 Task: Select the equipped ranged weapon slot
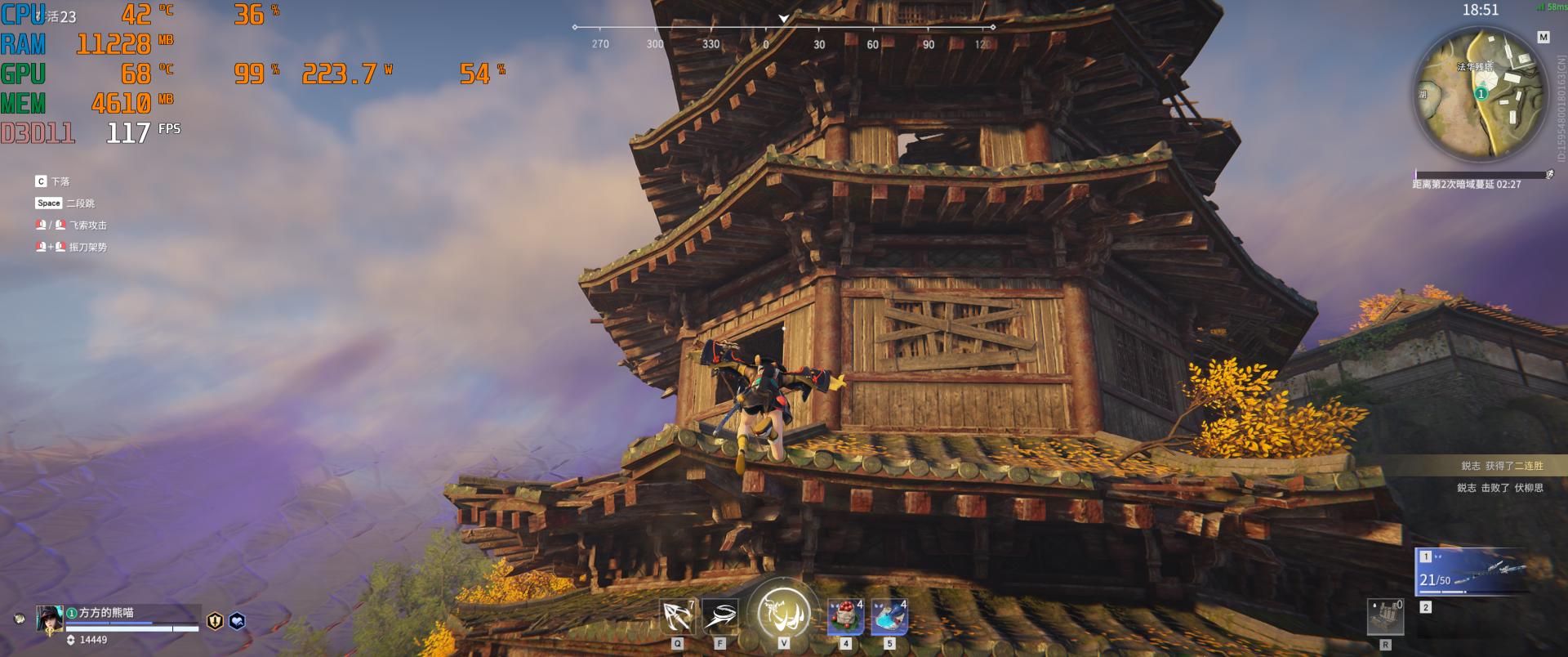click(x=1471, y=571)
